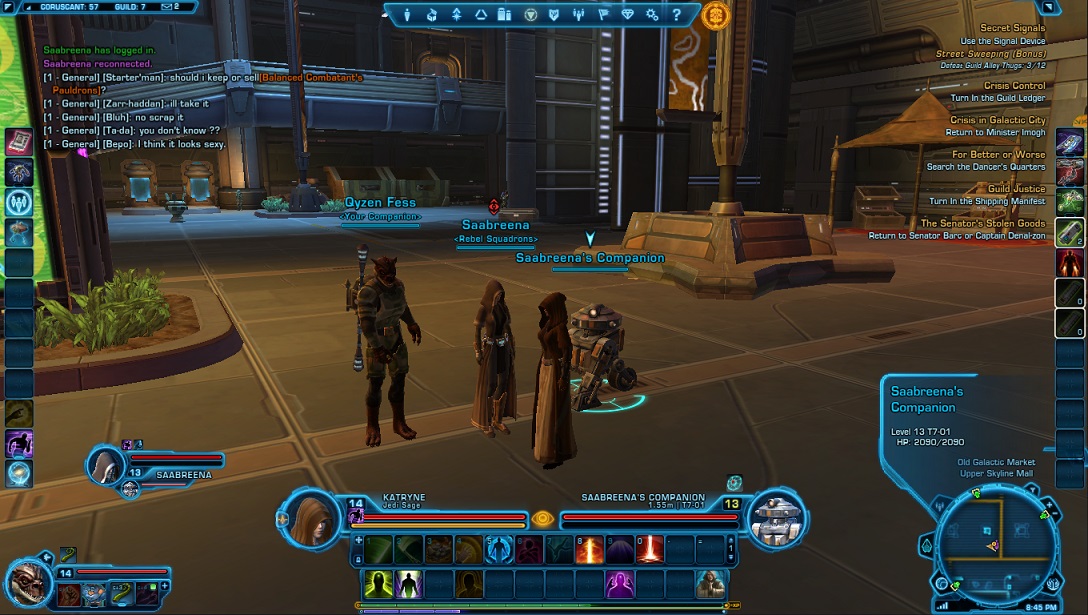This screenshot has width=1088, height=615.
Task: Select Saabreena's party portrait frame
Action: tap(105, 466)
